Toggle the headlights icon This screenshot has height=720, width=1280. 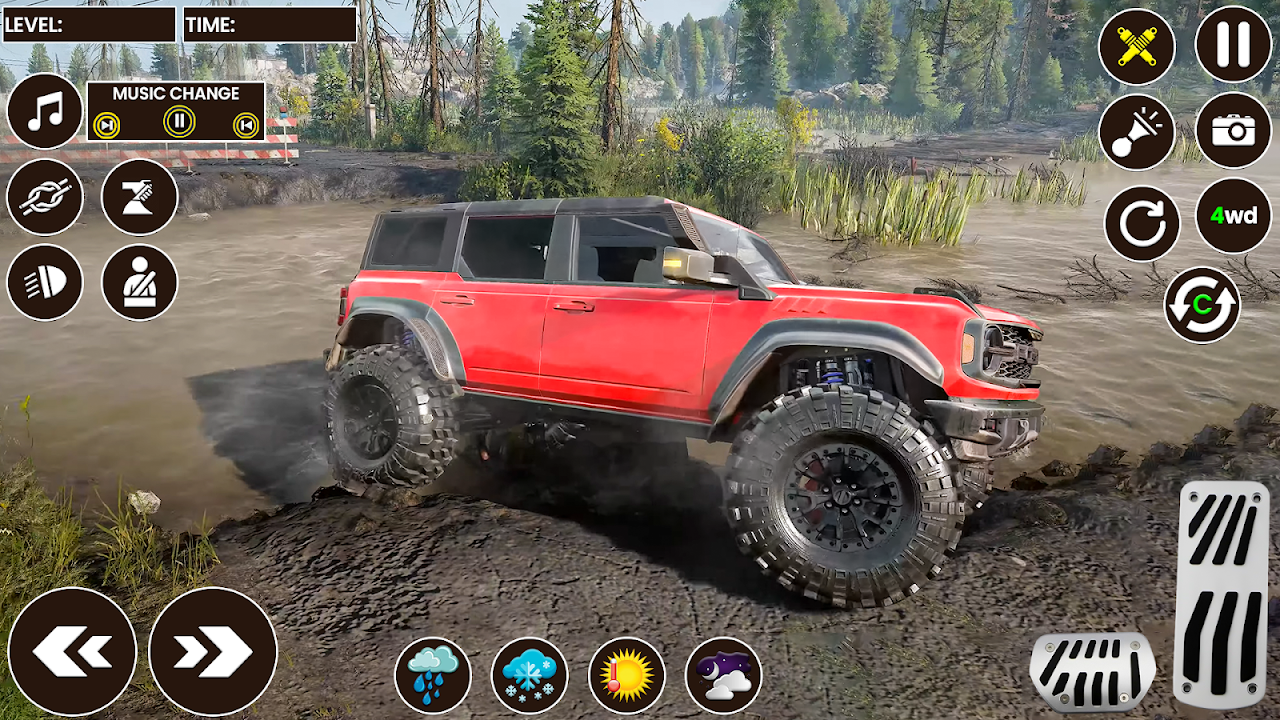(x=45, y=282)
